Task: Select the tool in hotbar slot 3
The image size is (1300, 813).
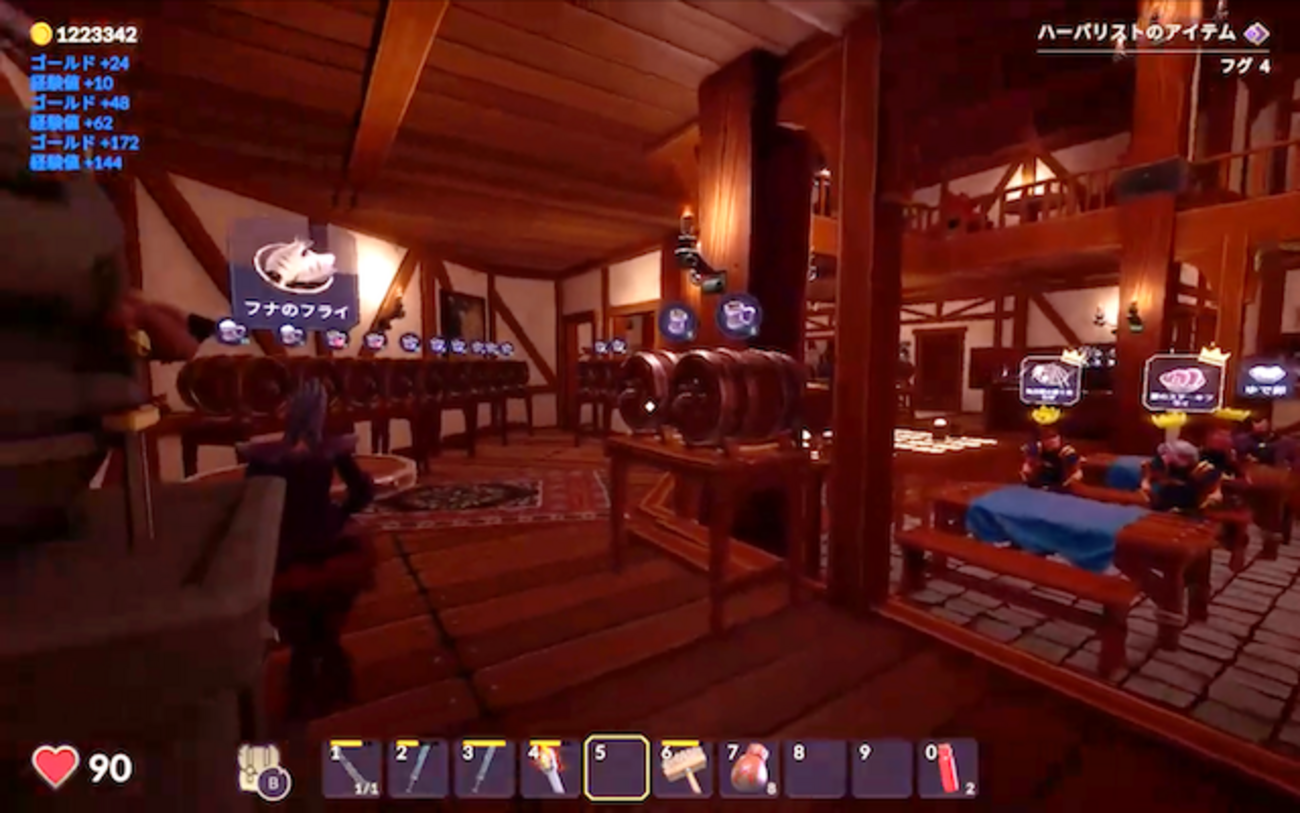Action: pyautogui.click(x=484, y=769)
